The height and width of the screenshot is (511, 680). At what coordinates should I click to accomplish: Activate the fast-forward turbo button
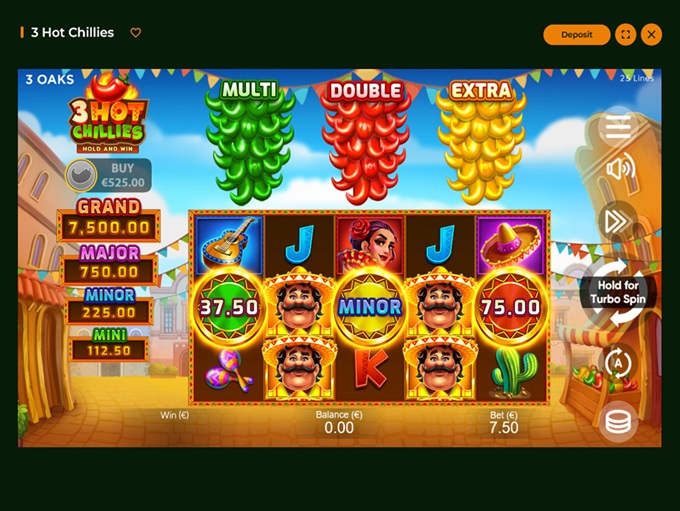tap(618, 220)
